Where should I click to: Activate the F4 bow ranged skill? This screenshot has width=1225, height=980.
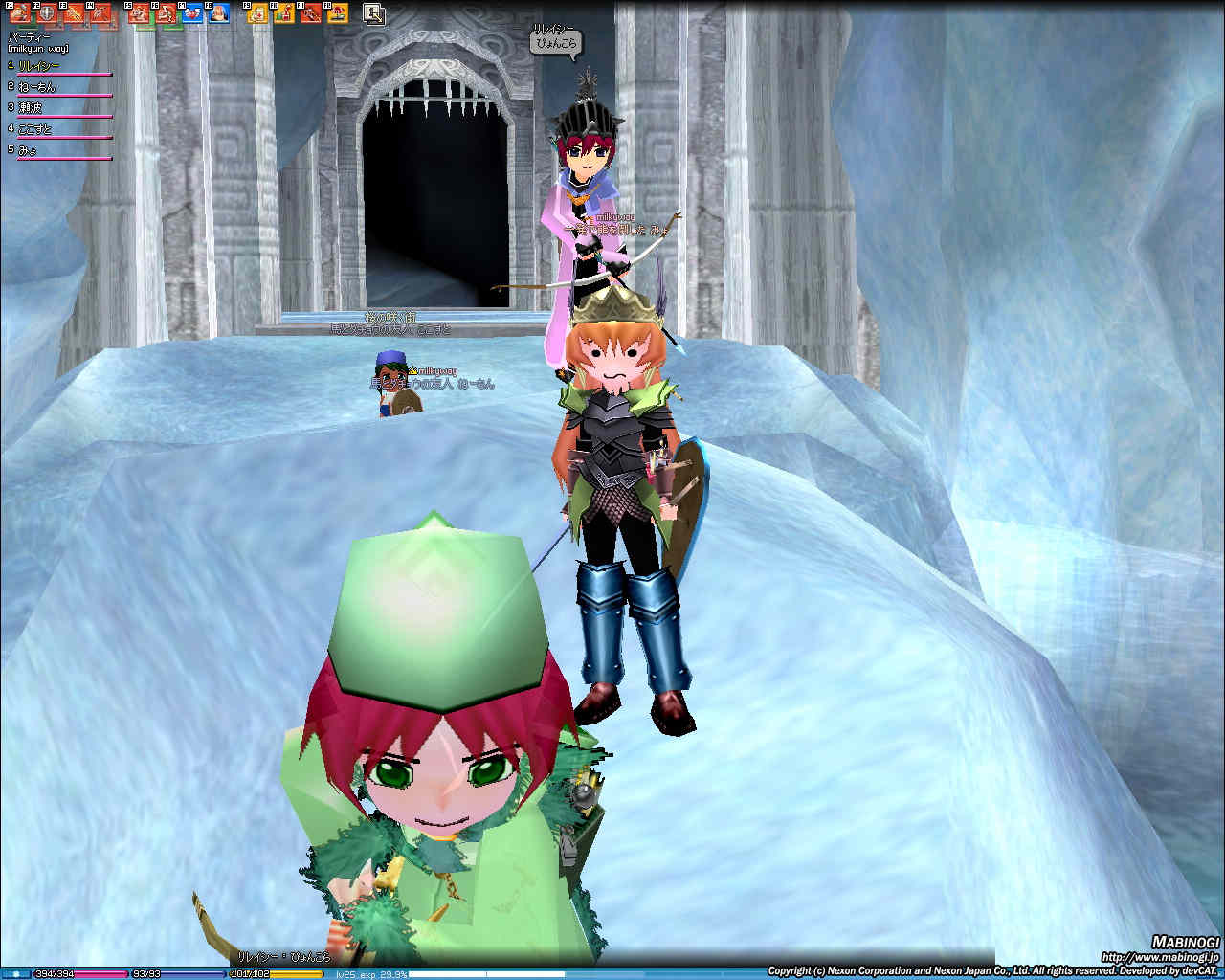coord(100,13)
